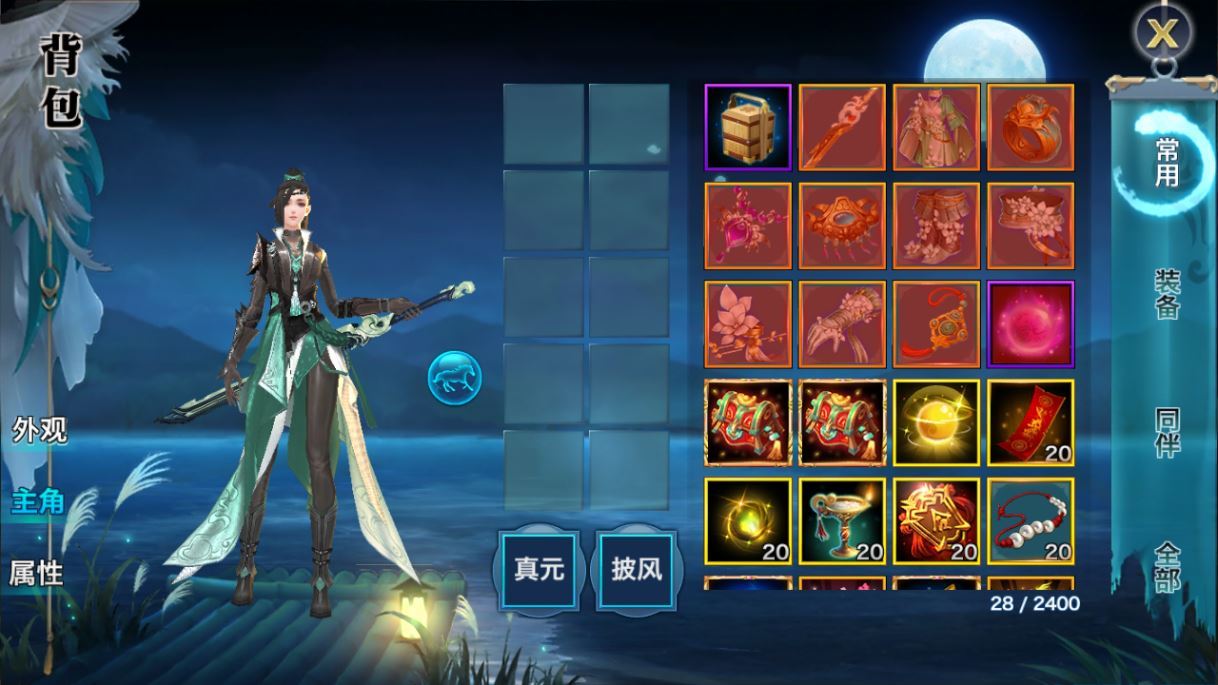The height and width of the screenshot is (685, 1218).
Task: Show the 属性 panel
Action: click(x=37, y=573)
